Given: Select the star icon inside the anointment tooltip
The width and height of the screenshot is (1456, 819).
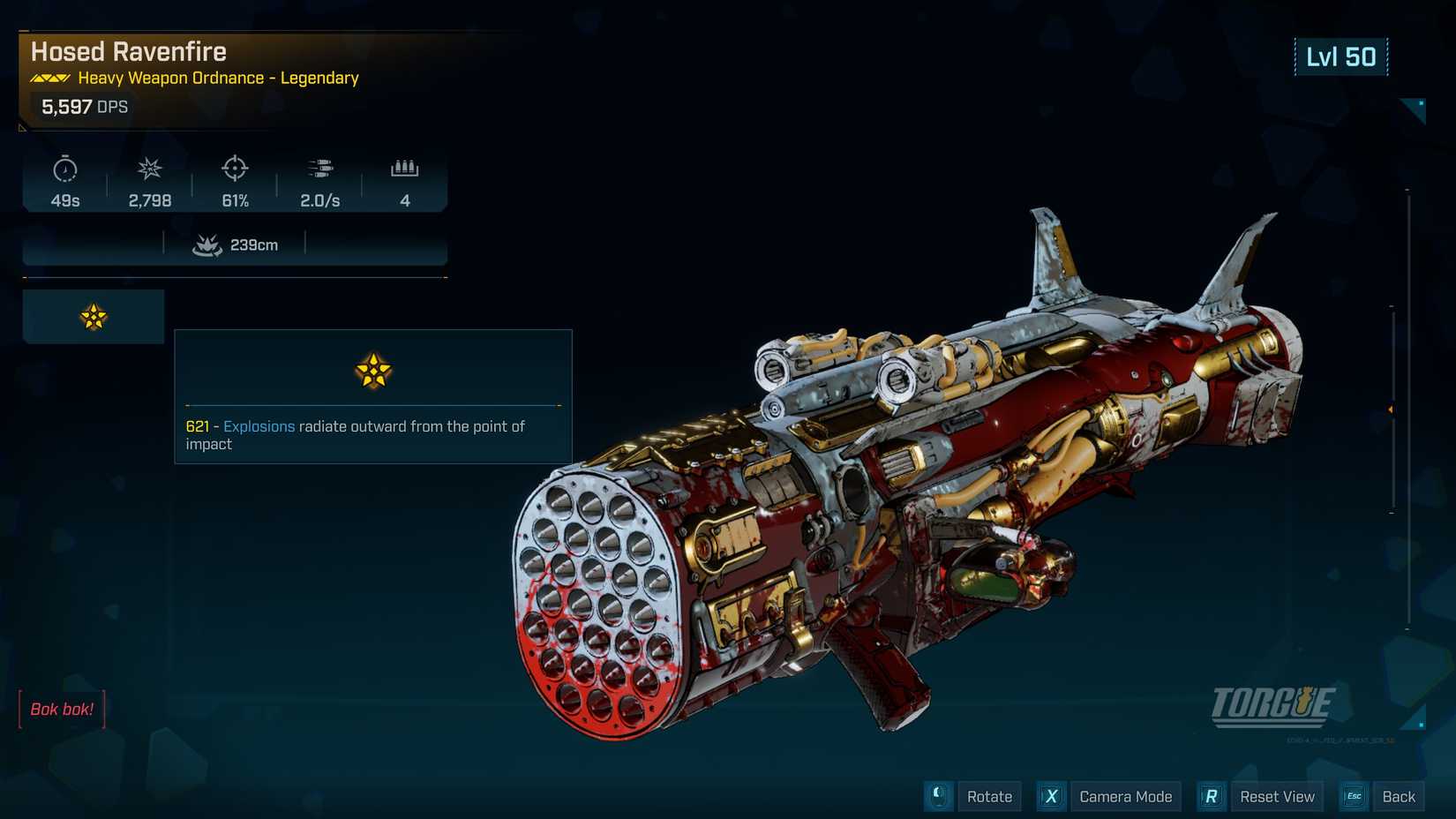Looking at the screenshot, I should coord(373,371).
